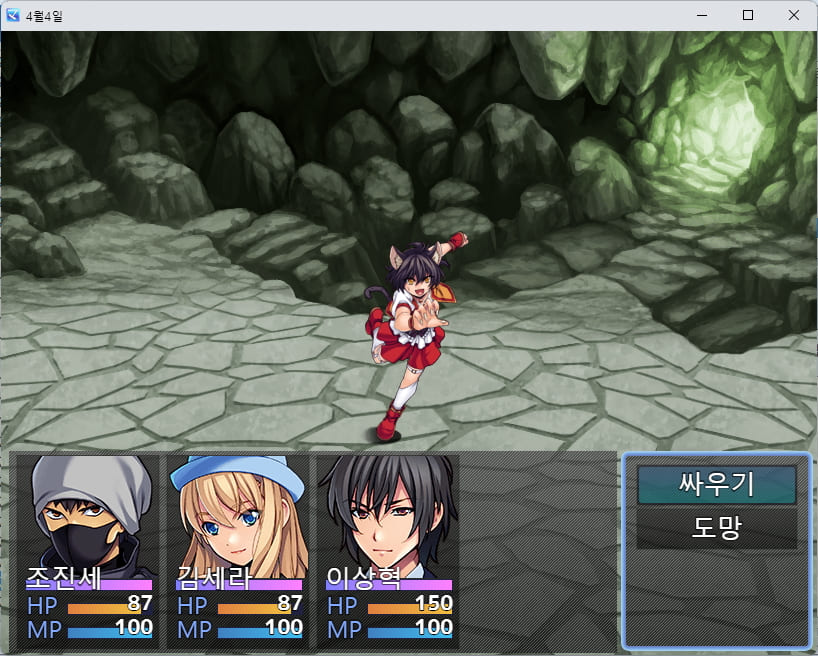818x656 pixels.
Task: Maximize the game window
Action: click(x=747, y=15)
